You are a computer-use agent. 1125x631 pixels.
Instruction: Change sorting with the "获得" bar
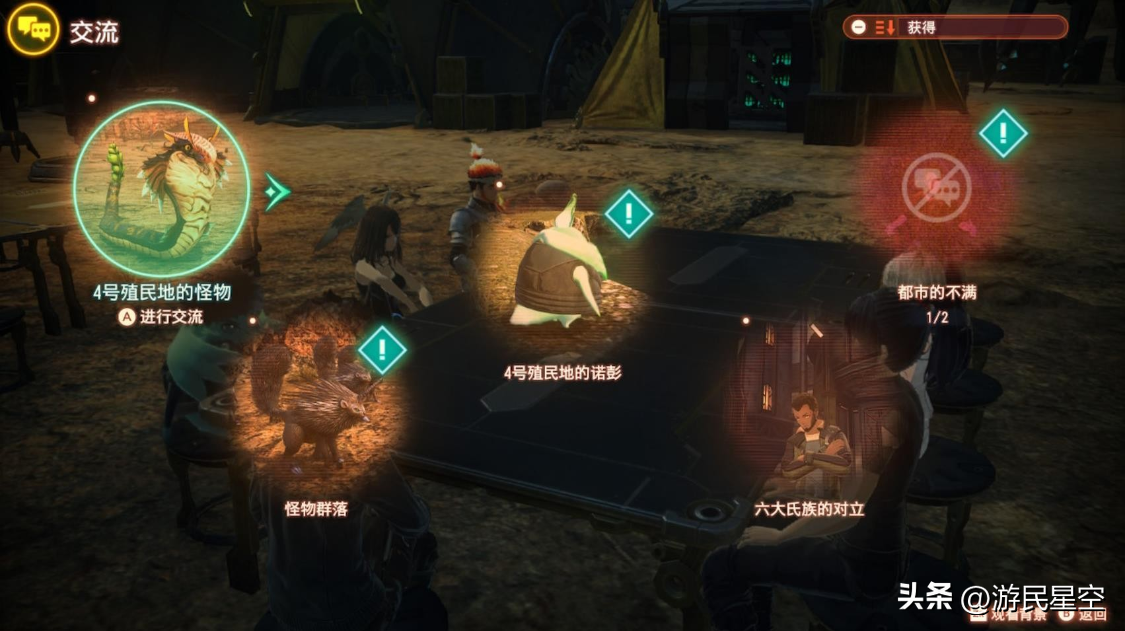click(x=954, y=28)
